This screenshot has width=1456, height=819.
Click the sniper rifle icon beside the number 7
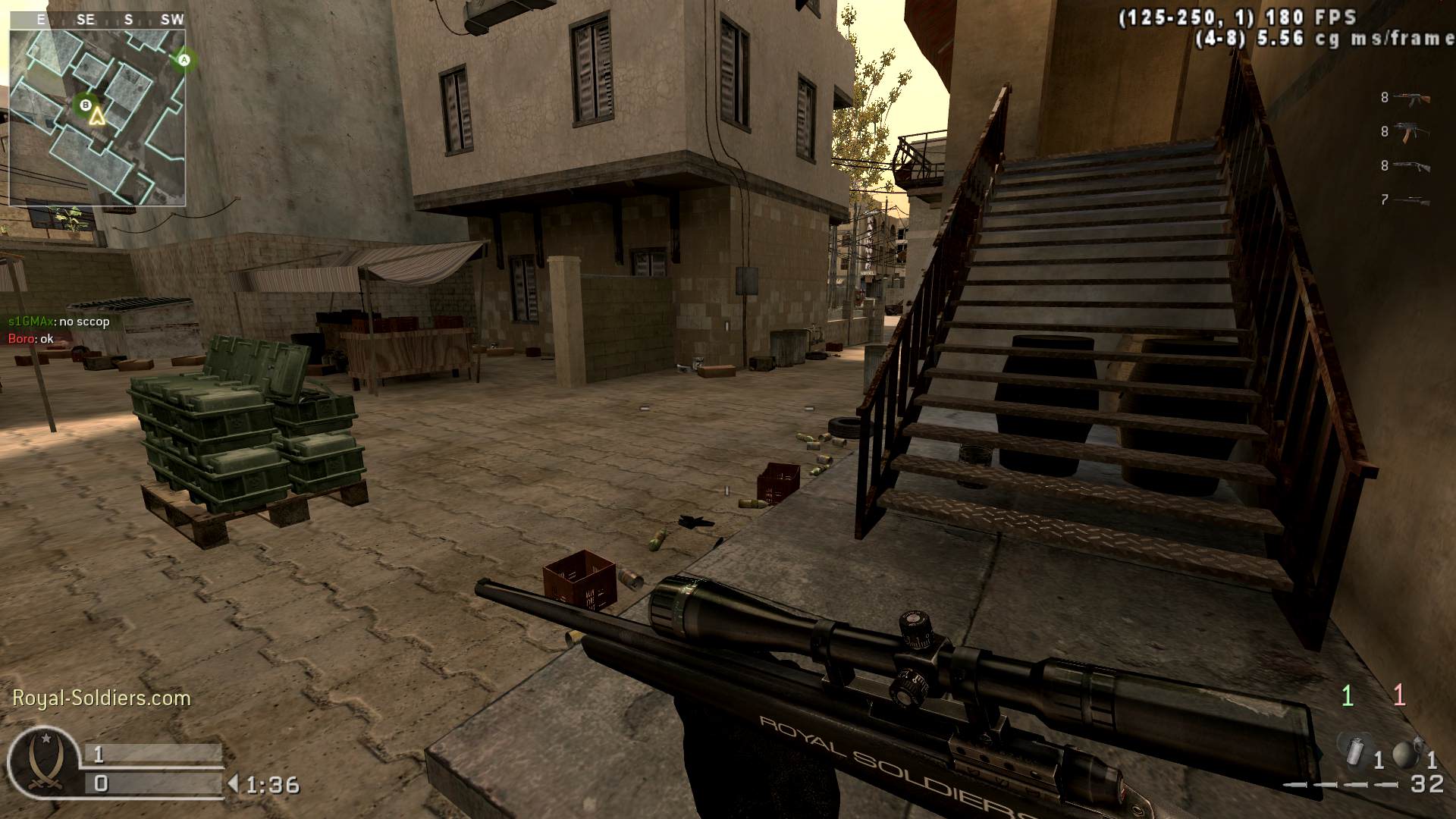click(x=1412, y=201)
